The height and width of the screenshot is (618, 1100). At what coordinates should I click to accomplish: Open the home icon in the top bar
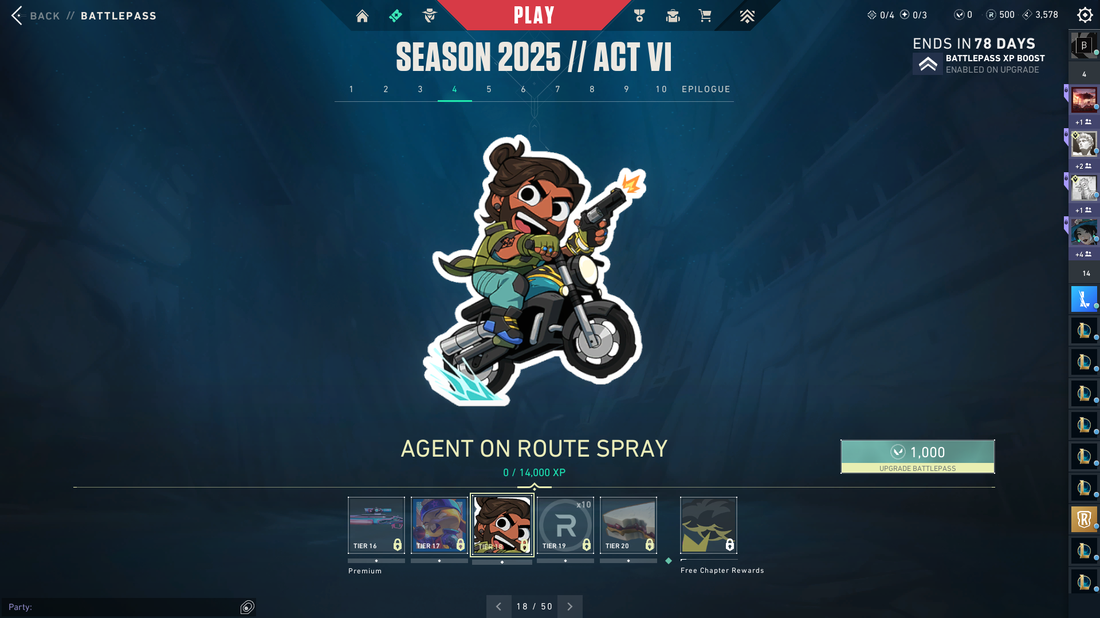pyautogui.click(x=362, y=16)
